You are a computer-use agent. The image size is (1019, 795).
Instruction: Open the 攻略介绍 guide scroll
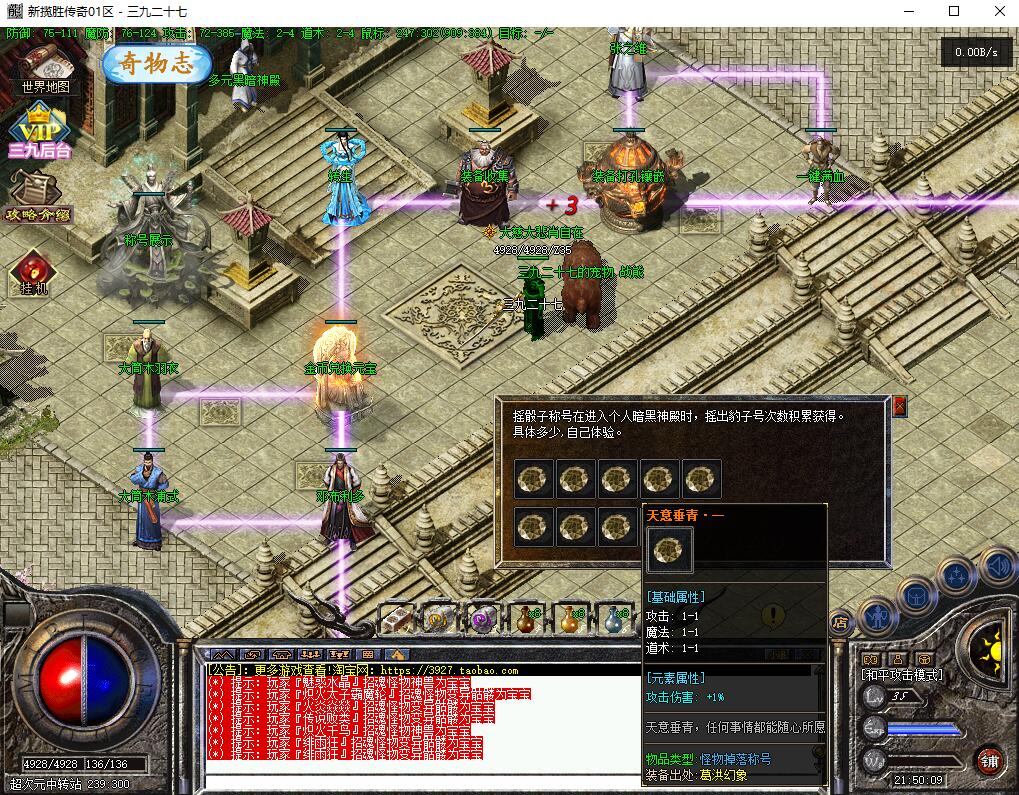pyautogui.click(x=39, y=194)
